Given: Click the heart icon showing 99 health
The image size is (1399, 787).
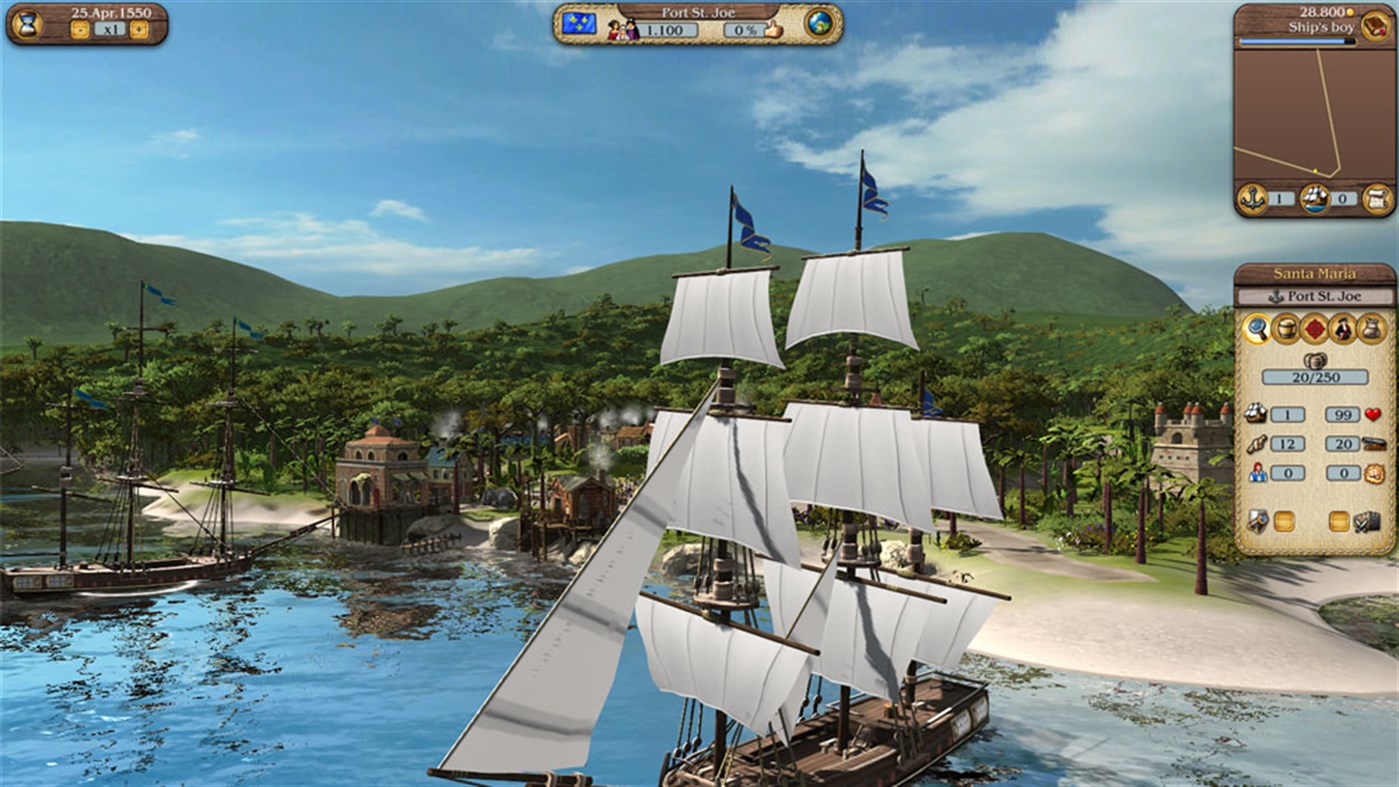Looking at the screenshot, I should click(1373, 414).
